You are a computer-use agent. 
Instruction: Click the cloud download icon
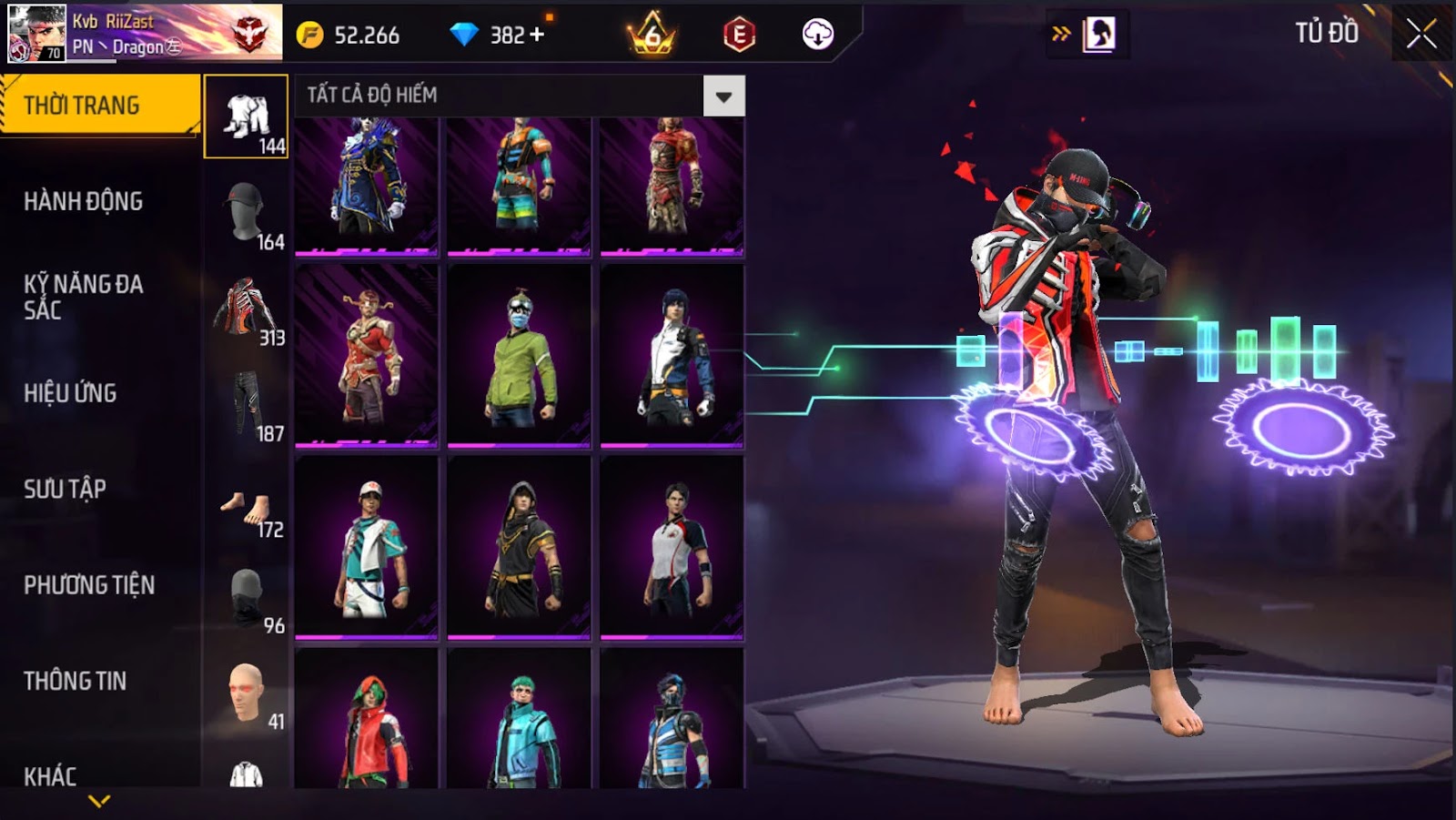(x=817, y=35)
